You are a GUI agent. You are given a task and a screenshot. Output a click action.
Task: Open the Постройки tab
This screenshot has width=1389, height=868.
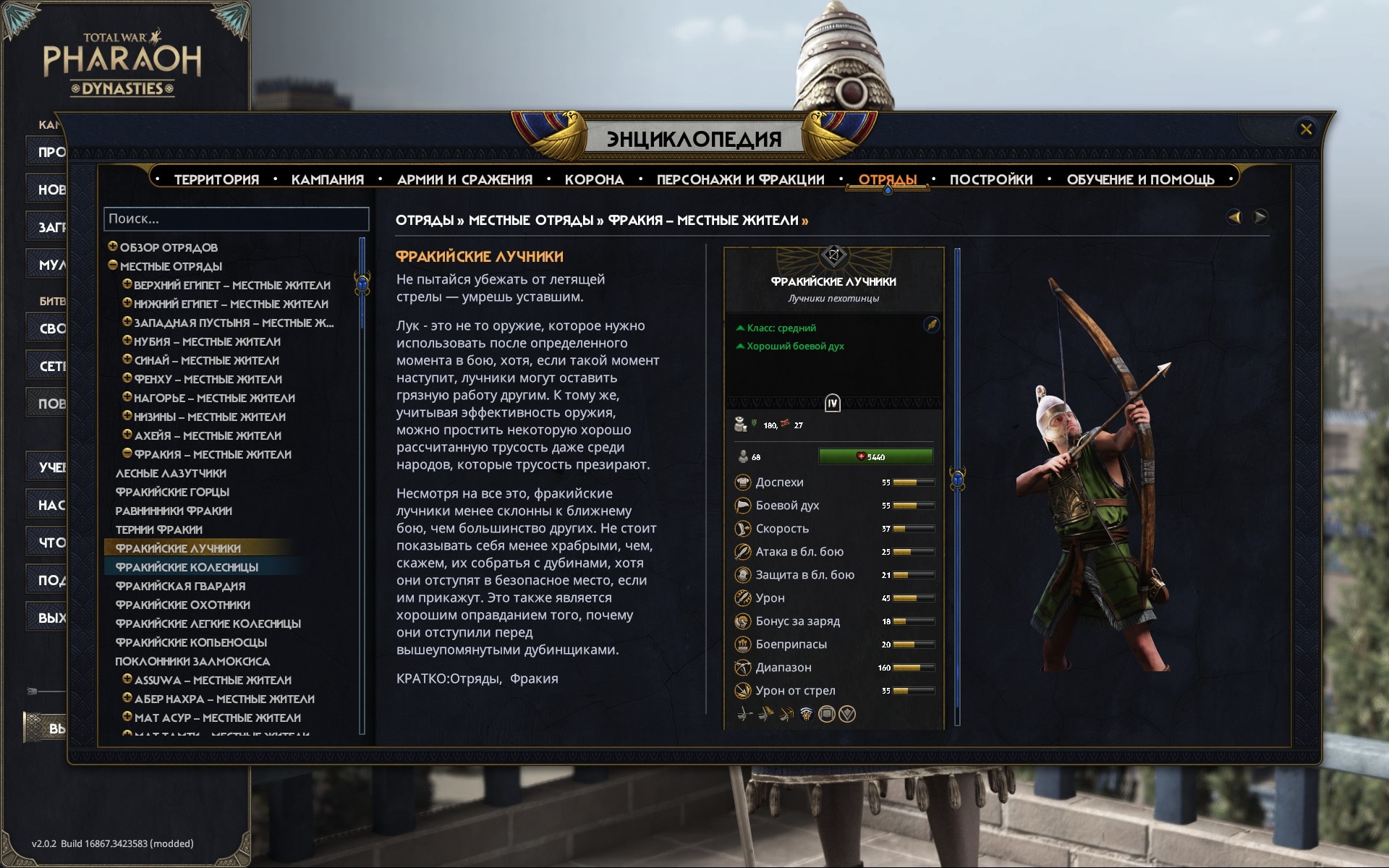coord(990,179)
